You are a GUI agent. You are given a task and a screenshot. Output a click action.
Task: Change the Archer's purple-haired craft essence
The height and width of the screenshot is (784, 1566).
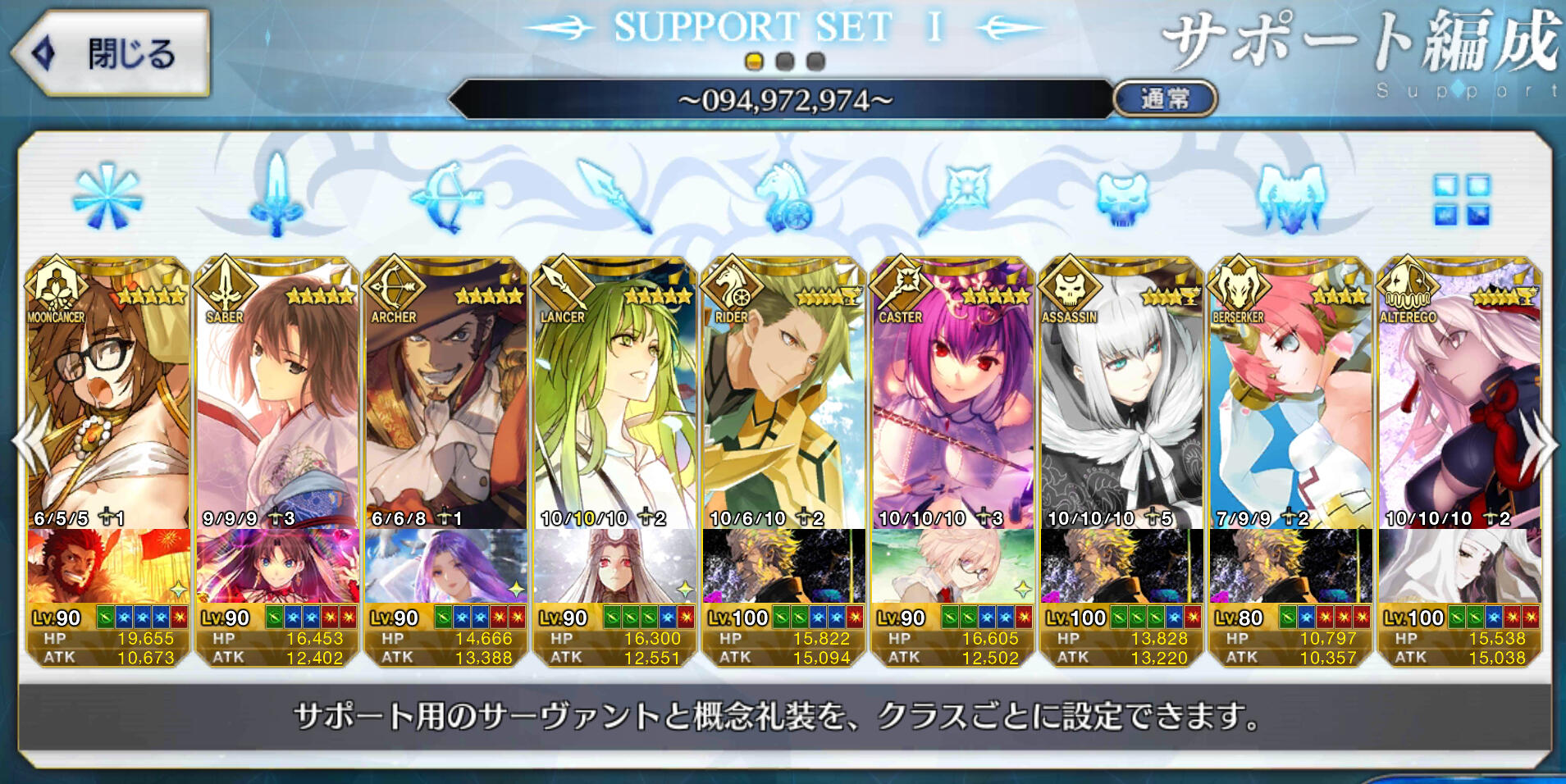(x=446, y=566)
